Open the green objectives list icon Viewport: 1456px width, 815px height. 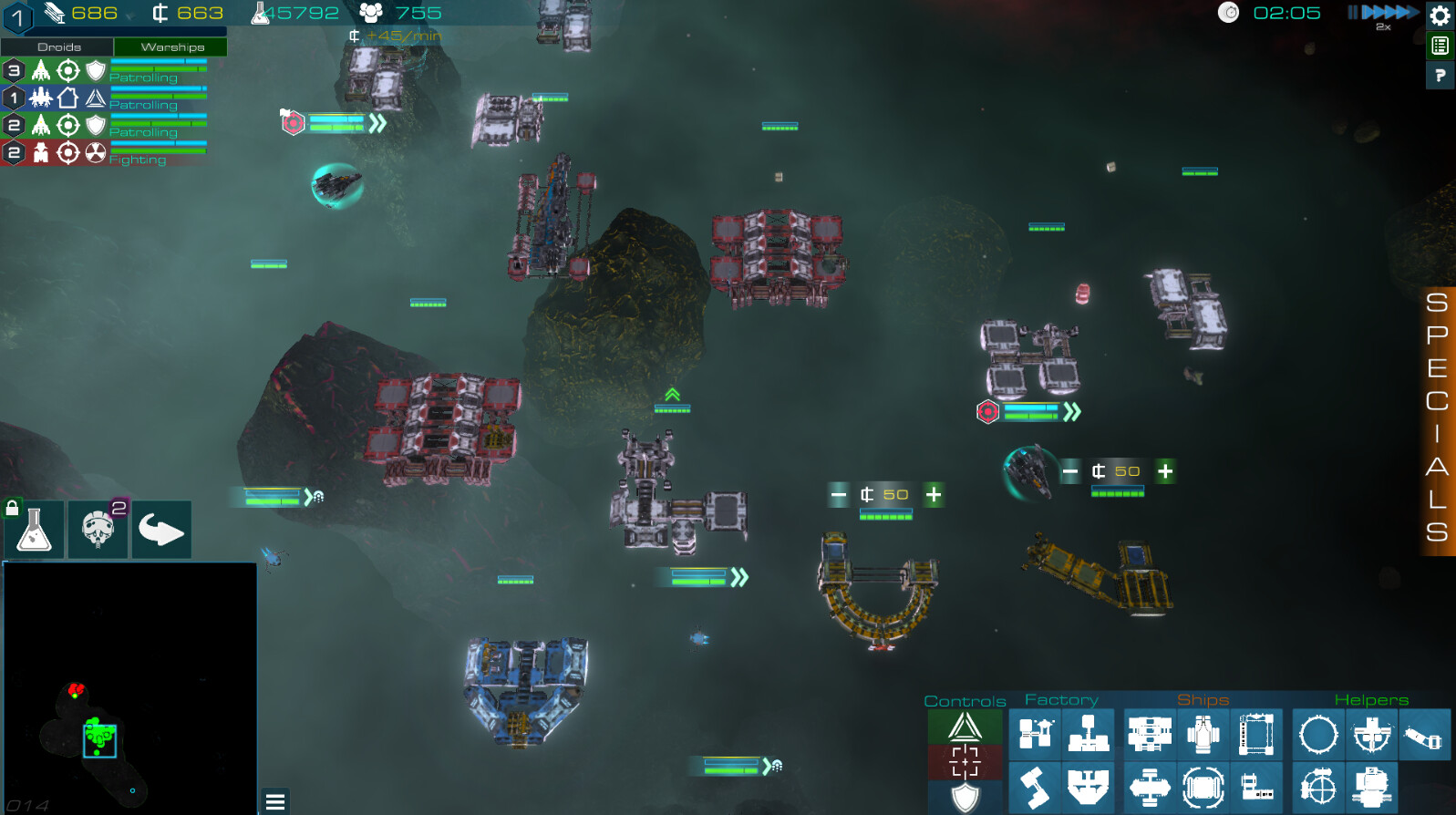[x=1440, y=44]
